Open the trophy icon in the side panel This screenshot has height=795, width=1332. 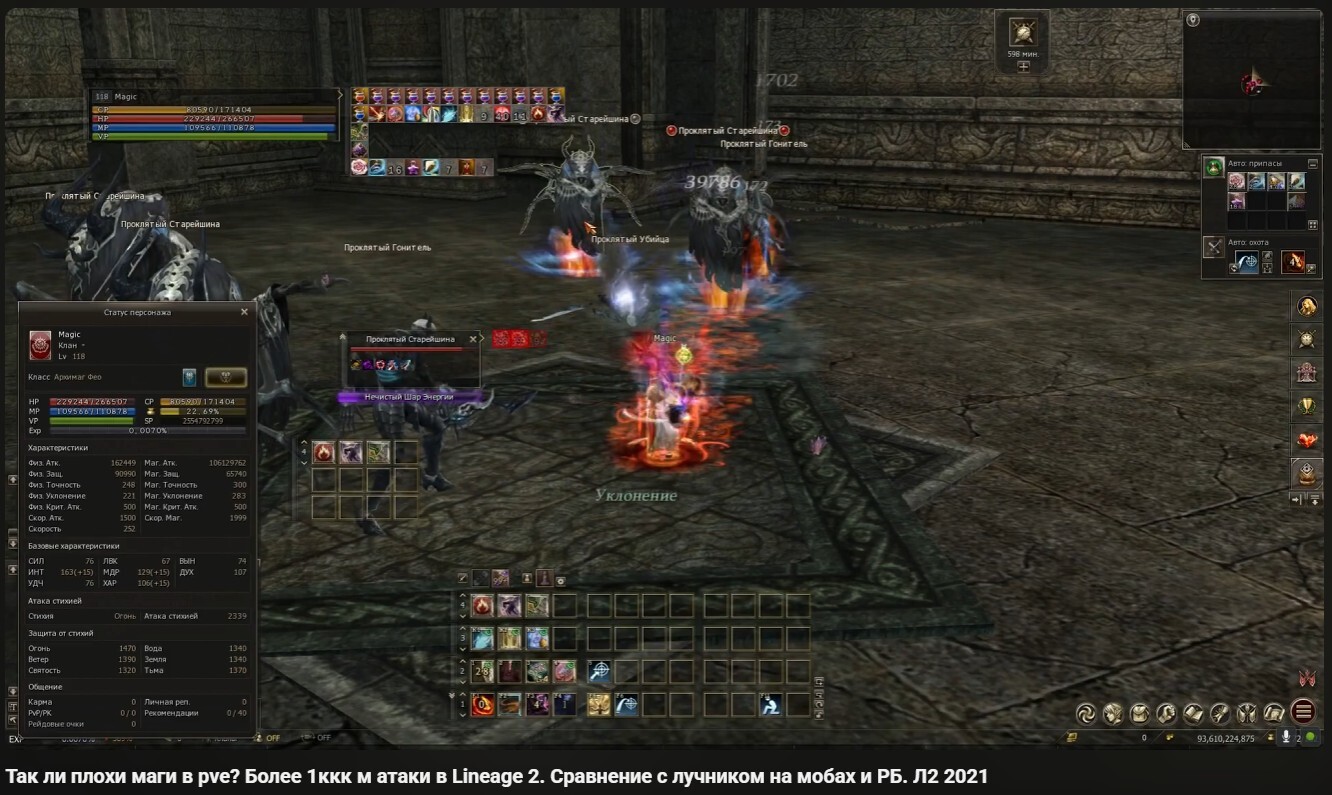(x=1306, y=405)
